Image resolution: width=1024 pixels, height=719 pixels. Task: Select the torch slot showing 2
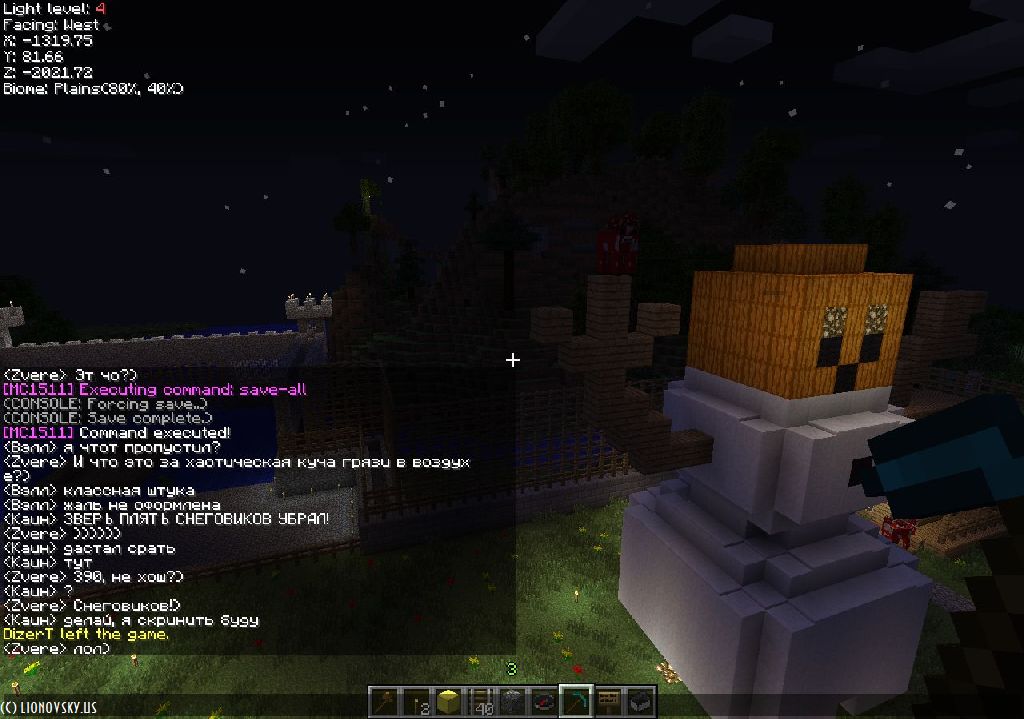click(418, 702)
